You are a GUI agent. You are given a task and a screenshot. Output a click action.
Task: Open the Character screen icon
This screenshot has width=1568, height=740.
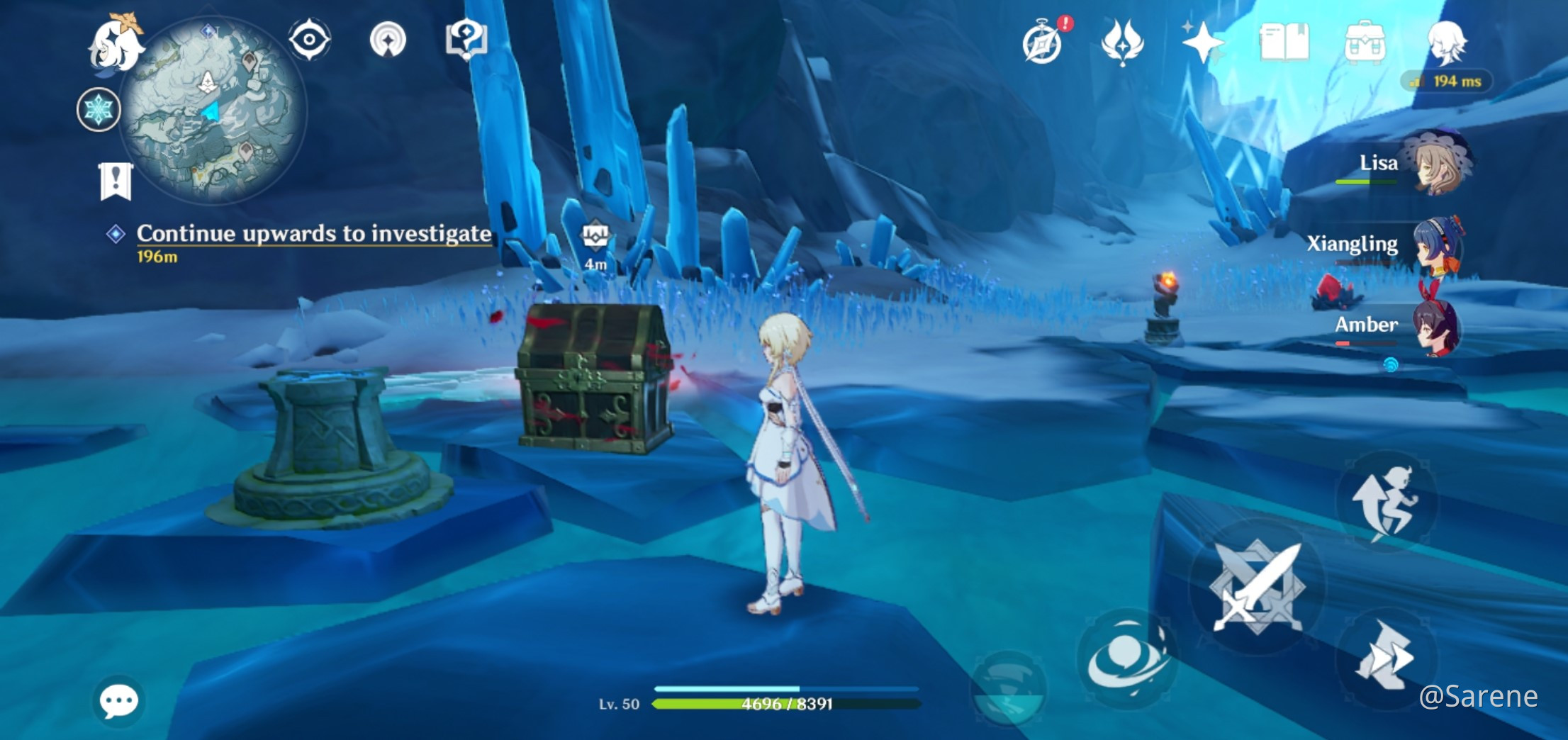click(x=1445, y=41)
